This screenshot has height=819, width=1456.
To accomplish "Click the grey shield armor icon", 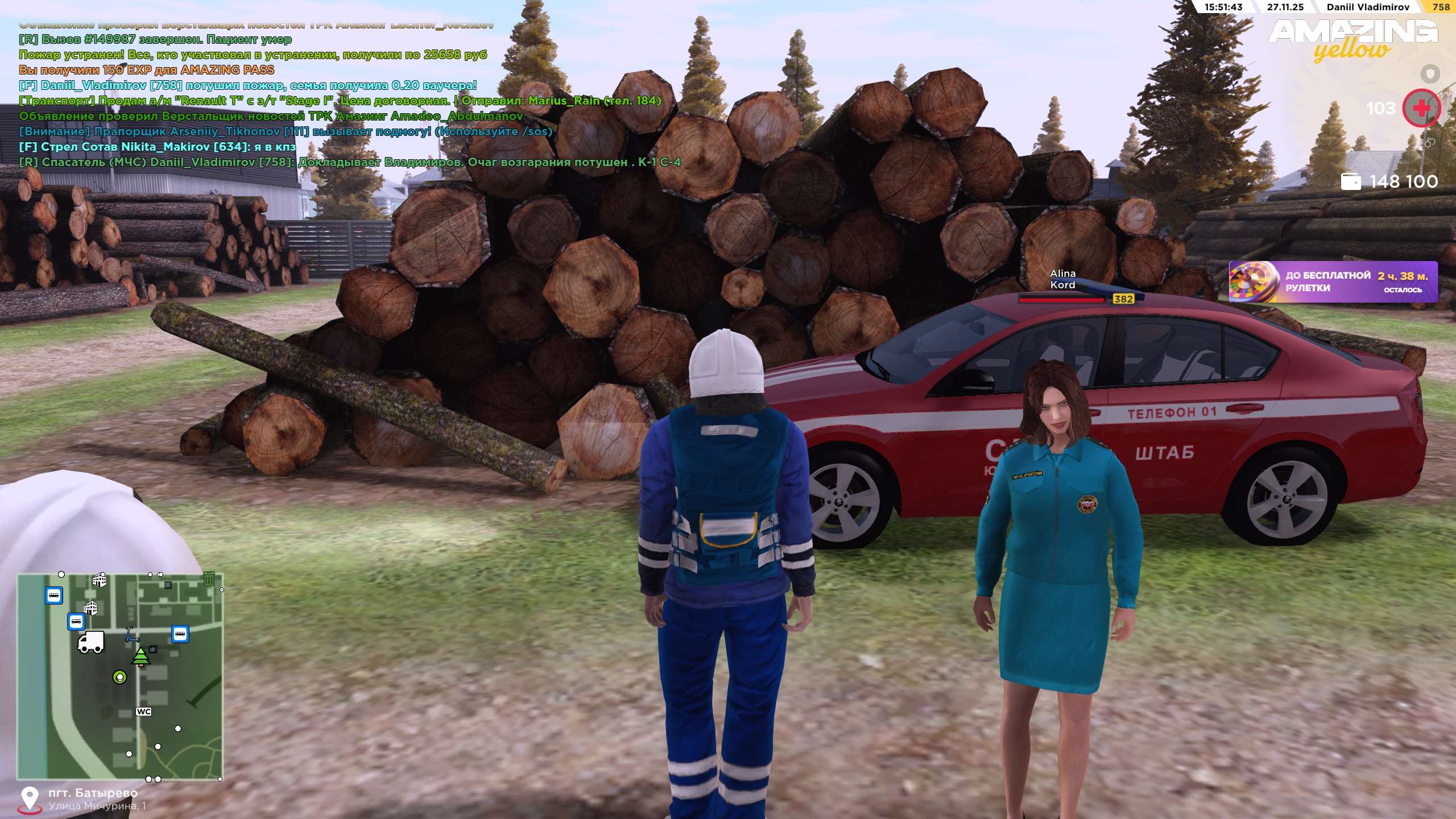I will (1430, 74).
